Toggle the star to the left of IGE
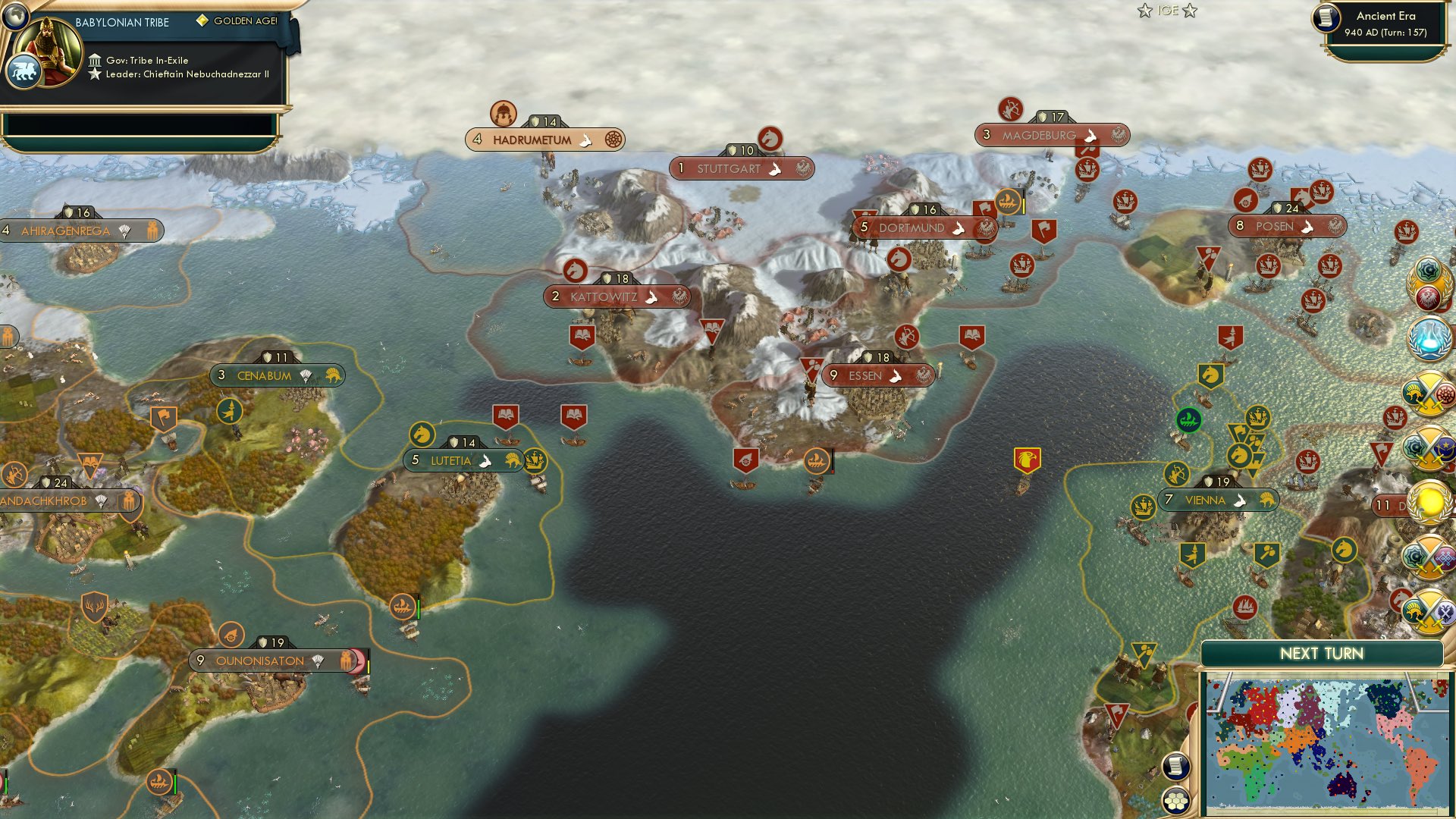This screenshot has height=819, width=1456. pyautogui.click(x=1144, y=11)
